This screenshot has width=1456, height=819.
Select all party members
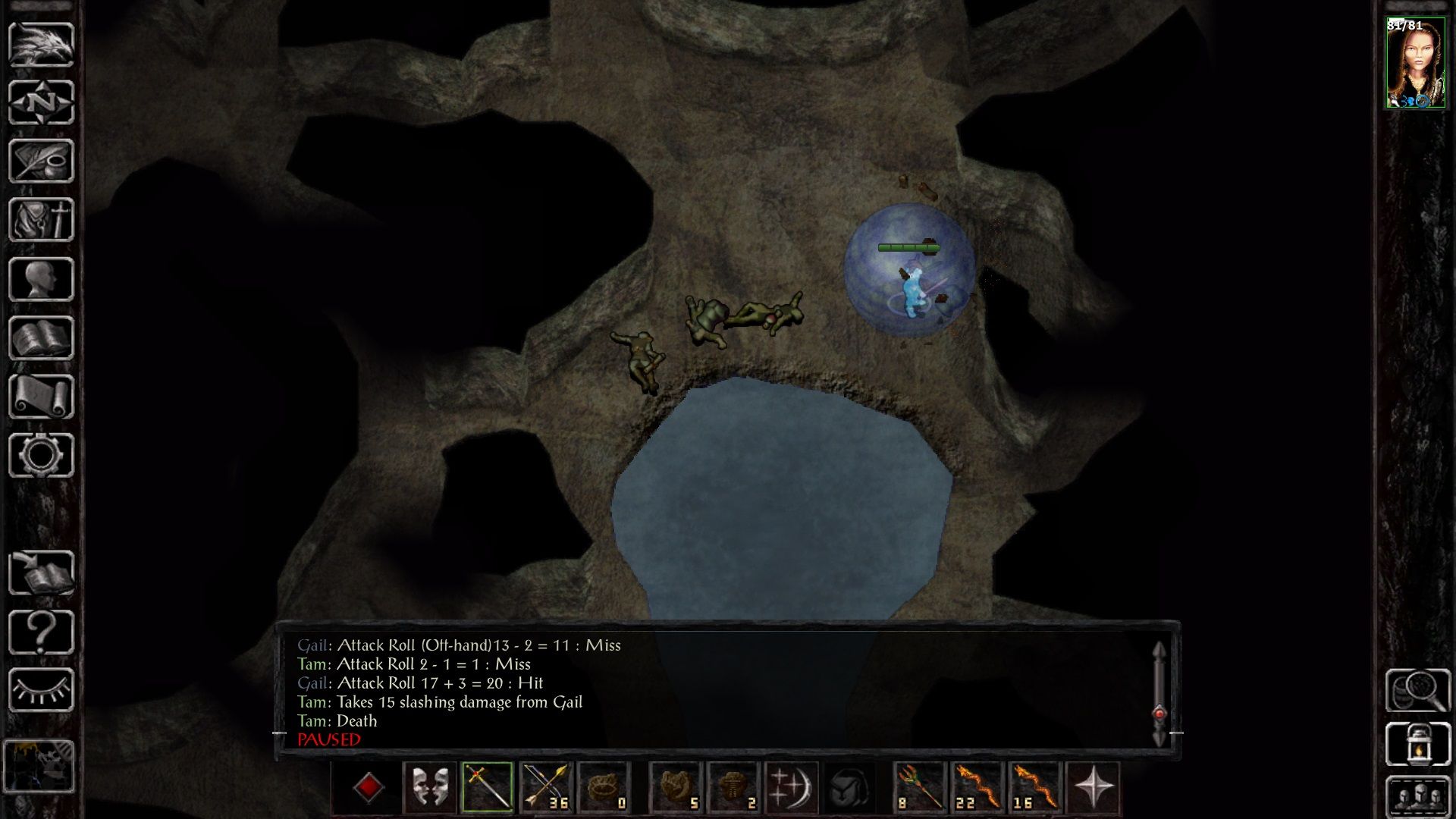coord(1417,796)
